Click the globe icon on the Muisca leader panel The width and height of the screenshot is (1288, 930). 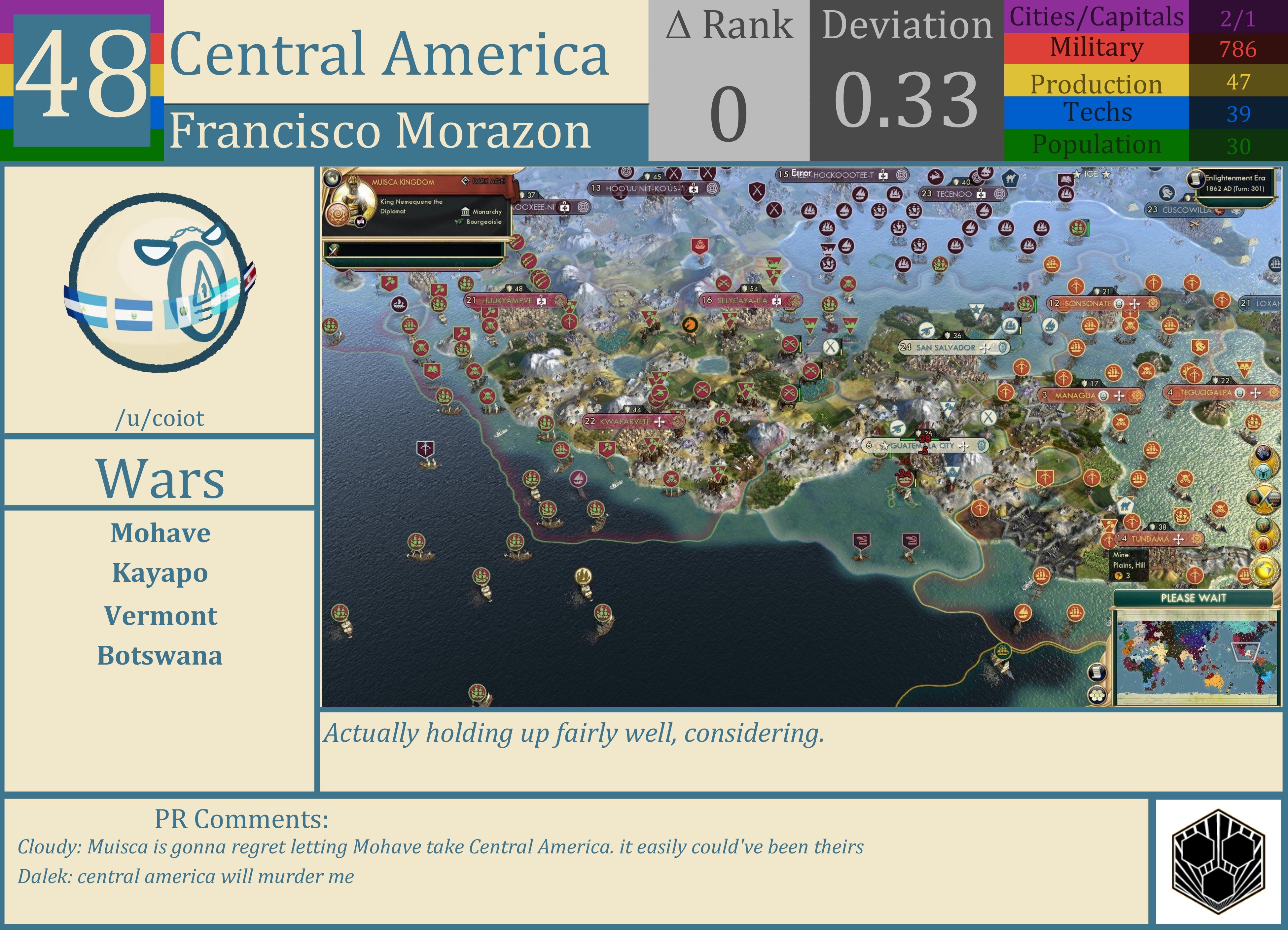(332, 179)
